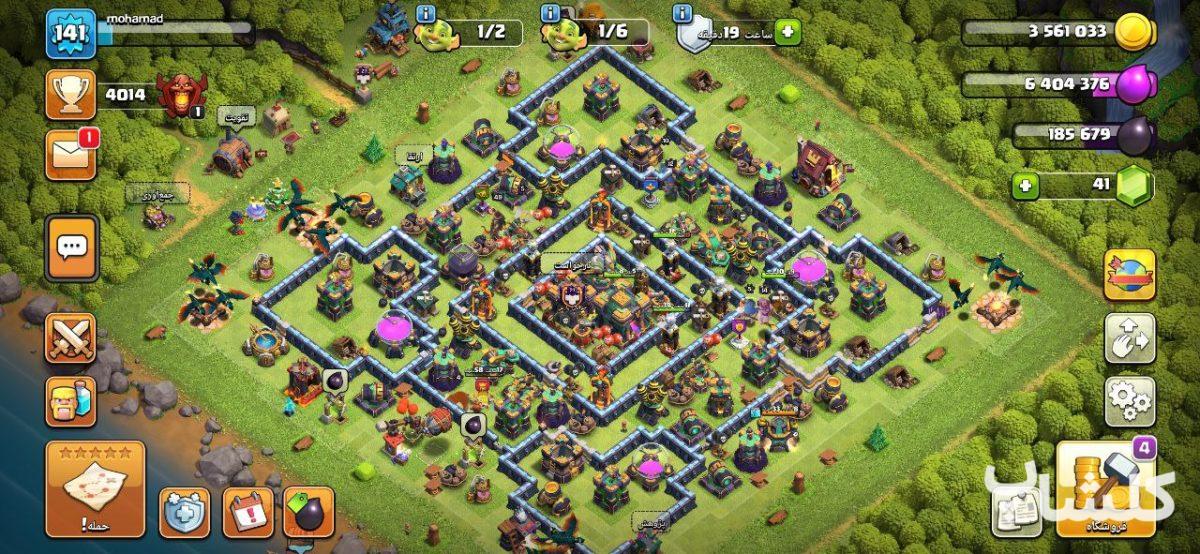Viewport: 1200px width, 554px height.
Task: Open the Attack map button
Action: coord(95,489)
